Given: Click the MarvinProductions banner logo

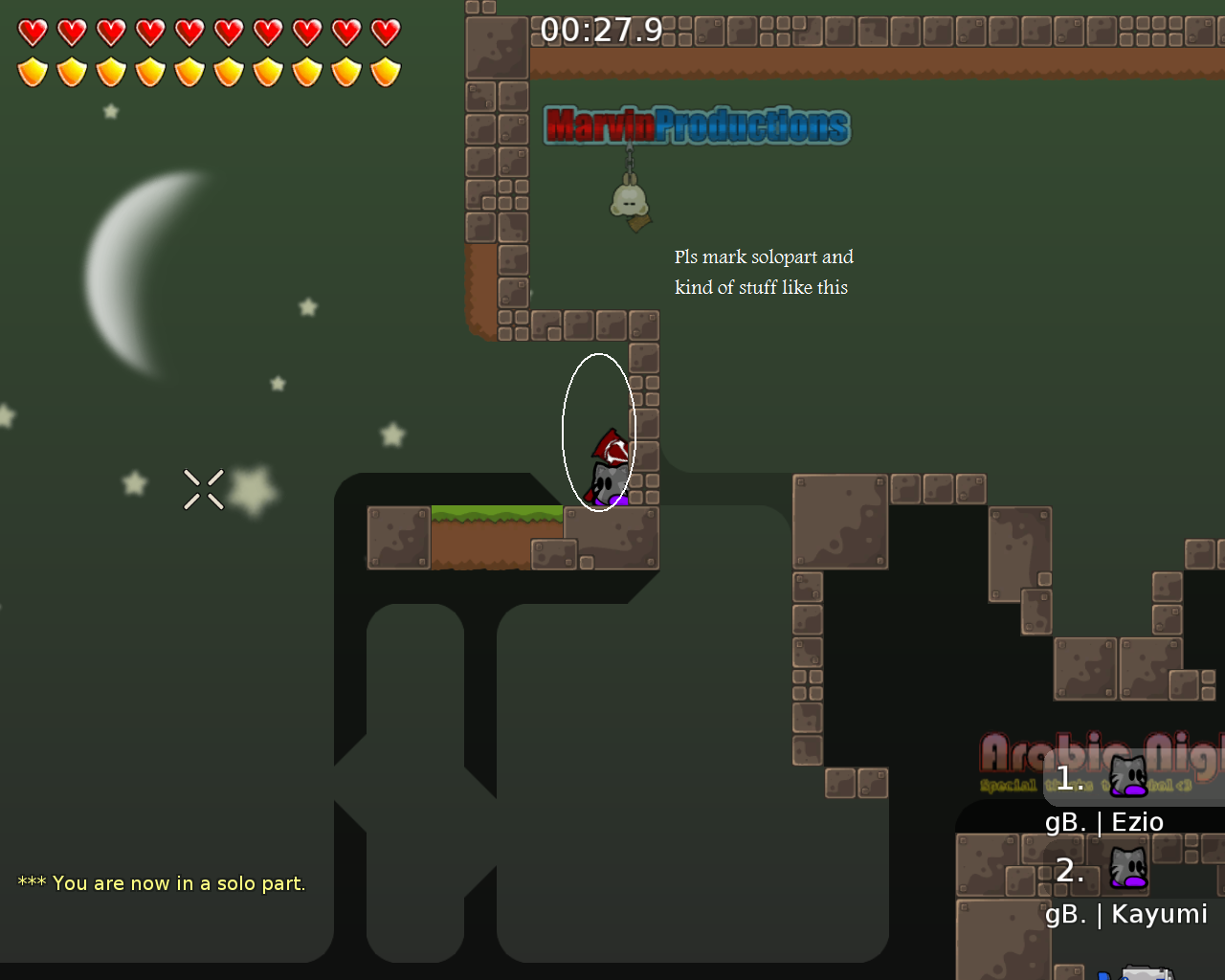Looking at the screenshot, I should (x=696, y=125).
